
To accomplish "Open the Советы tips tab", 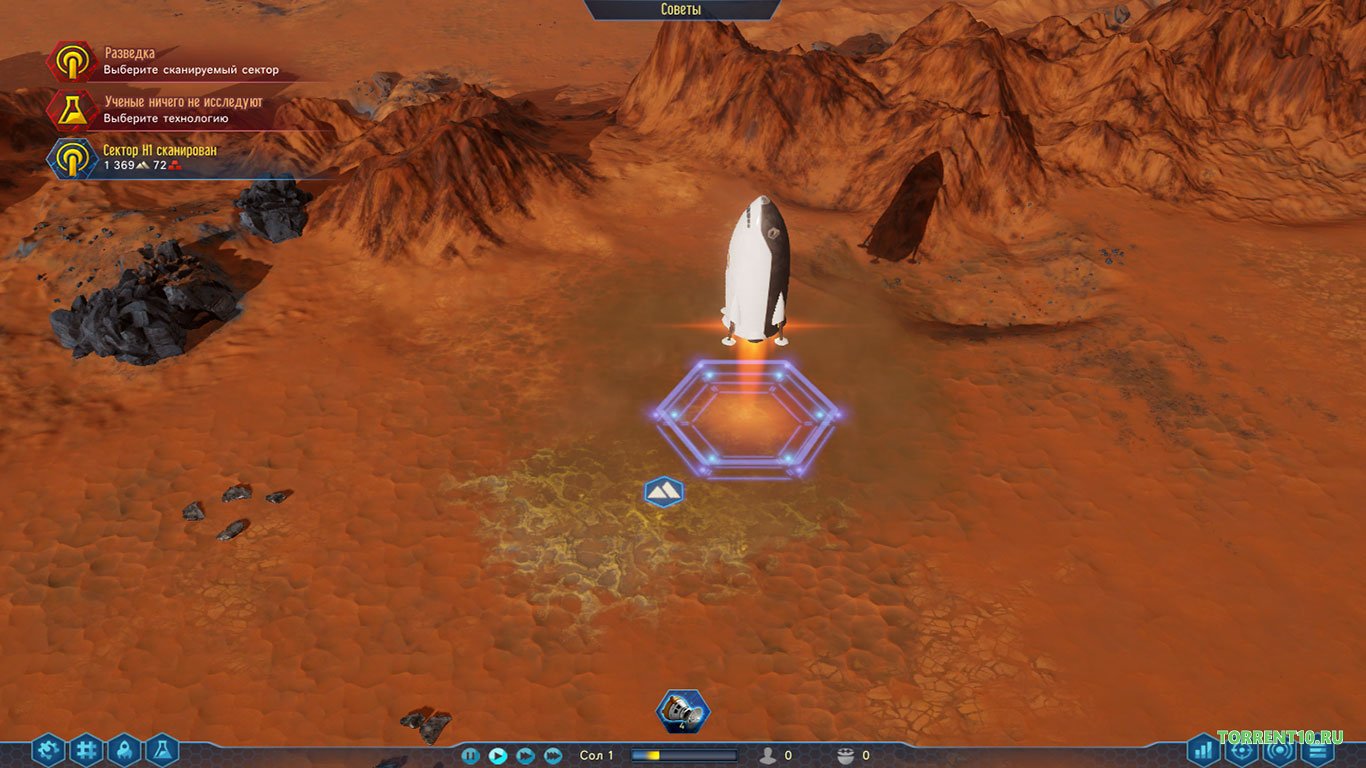I will click(681, 10).
